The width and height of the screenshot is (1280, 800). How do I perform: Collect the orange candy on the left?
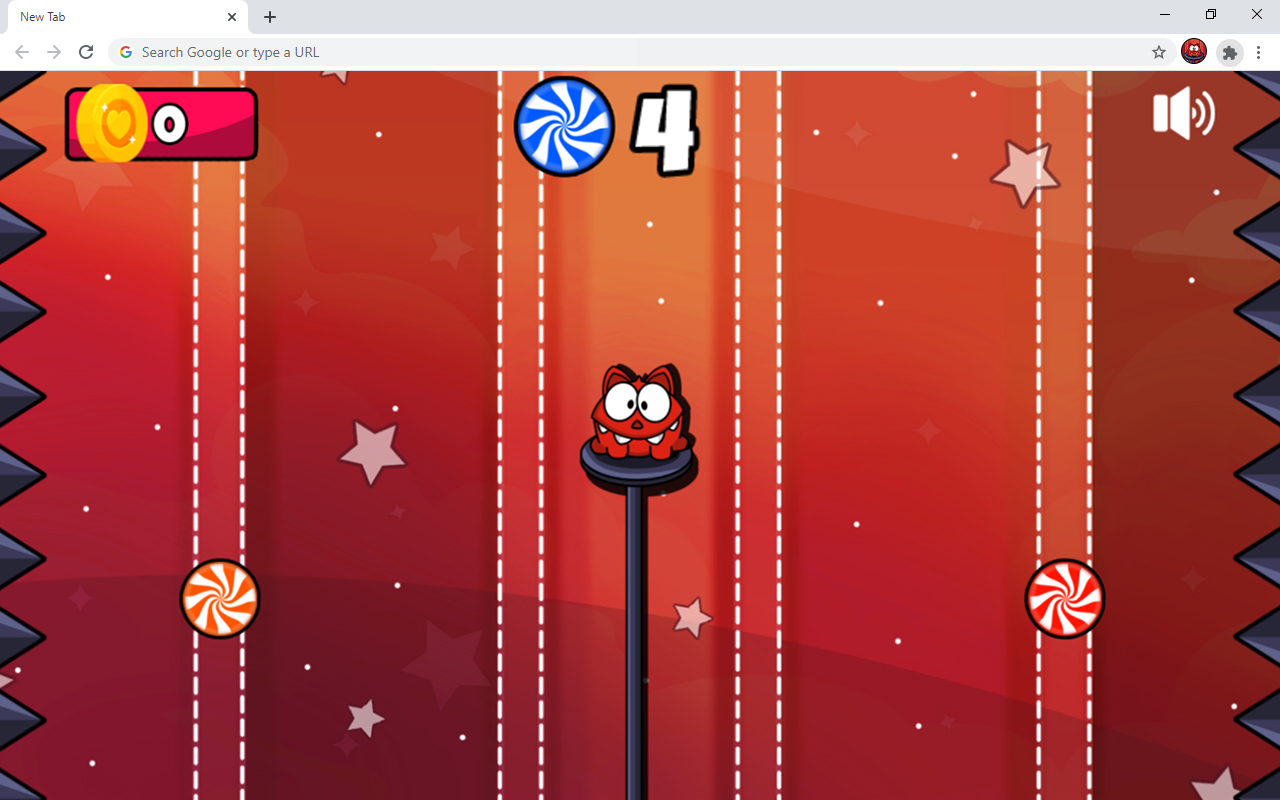pos(220,598)
